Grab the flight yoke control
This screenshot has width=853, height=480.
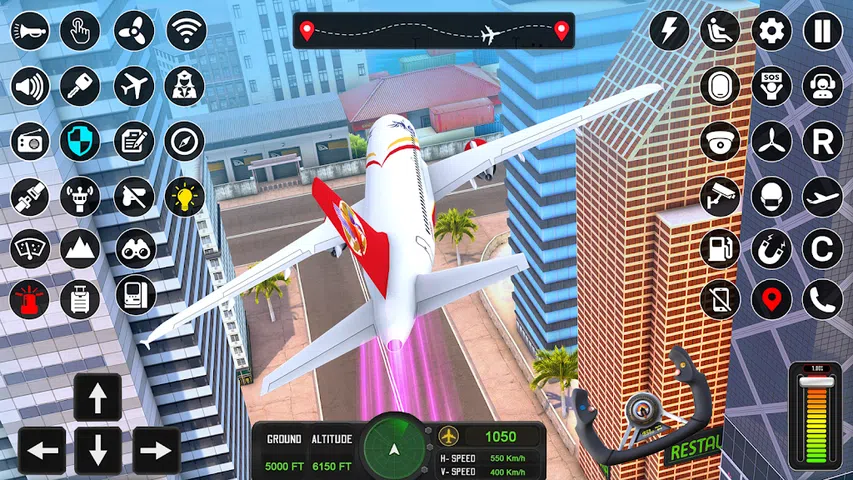click(640, 410)
